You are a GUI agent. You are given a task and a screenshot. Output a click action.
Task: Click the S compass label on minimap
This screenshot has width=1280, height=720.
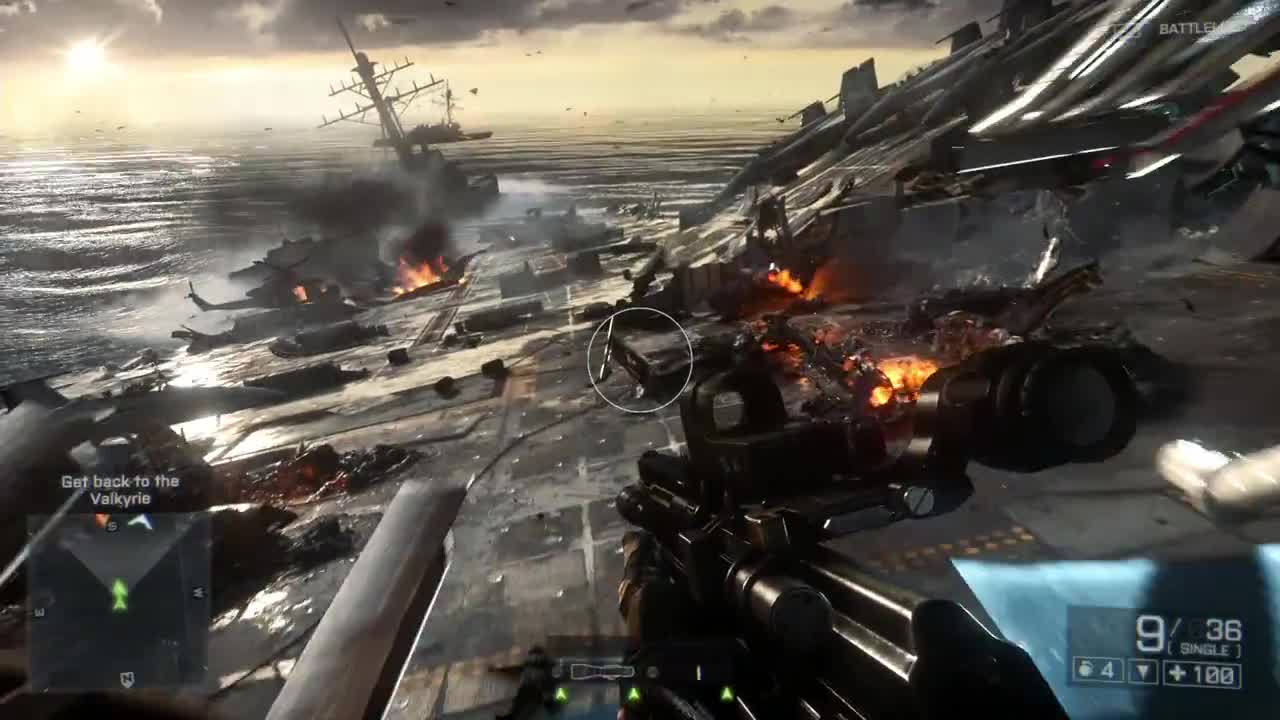tap(112, 525)
